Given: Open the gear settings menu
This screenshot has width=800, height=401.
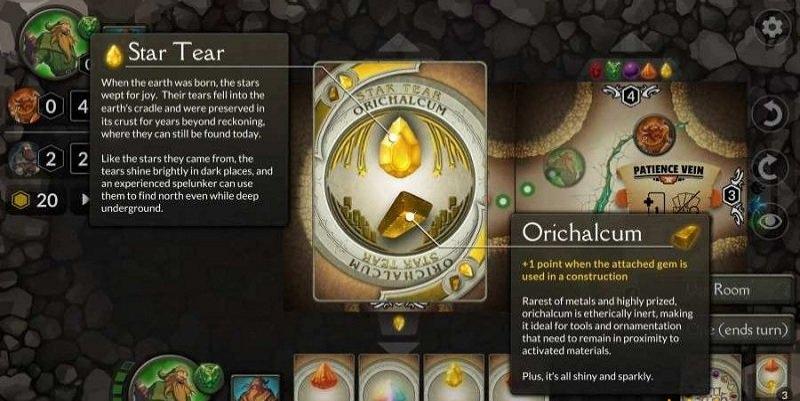Looking at the screenshot, I should pyautogui.click(x=772, y=26).
